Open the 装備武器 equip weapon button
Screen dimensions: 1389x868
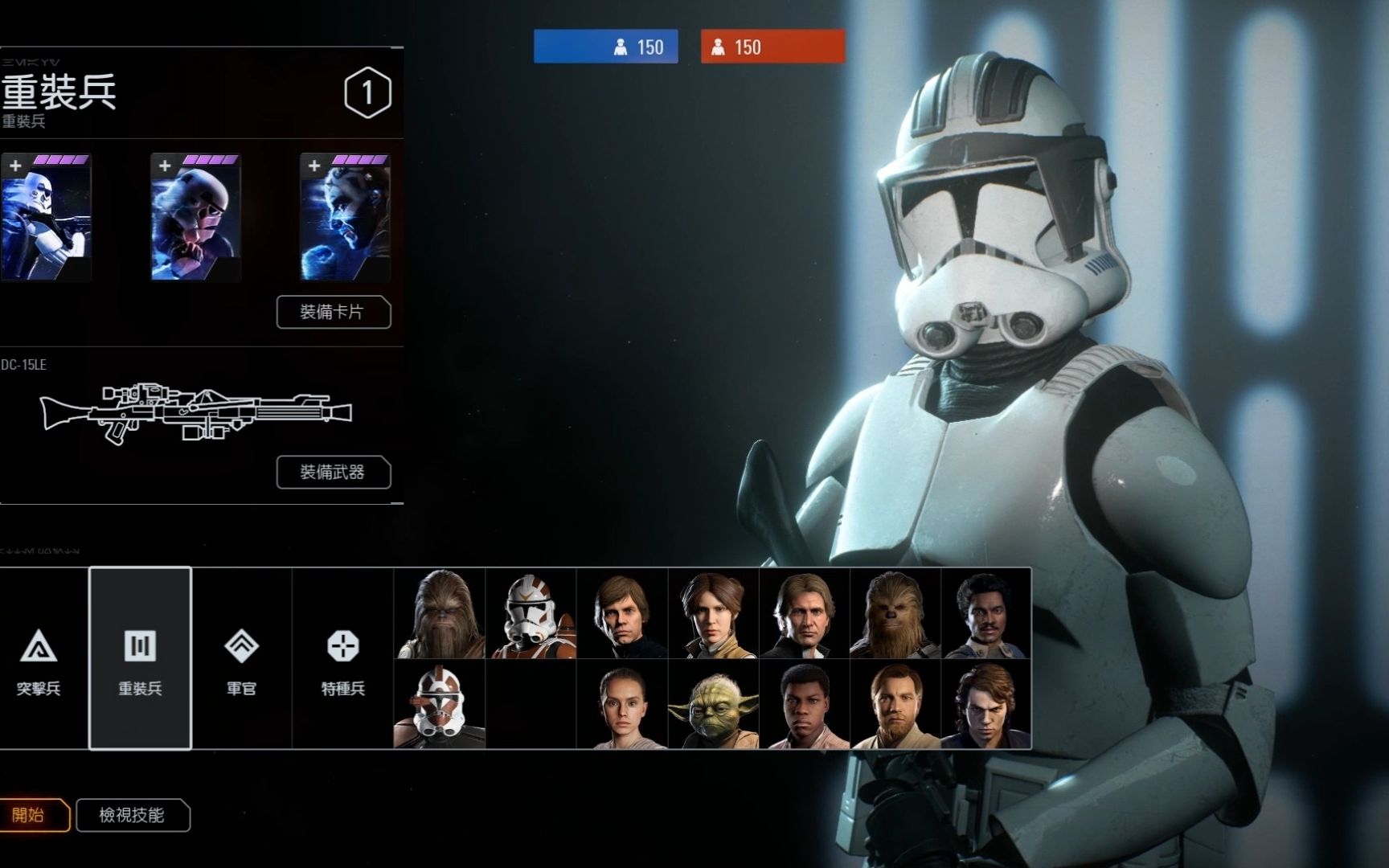(x=334, y=472)
